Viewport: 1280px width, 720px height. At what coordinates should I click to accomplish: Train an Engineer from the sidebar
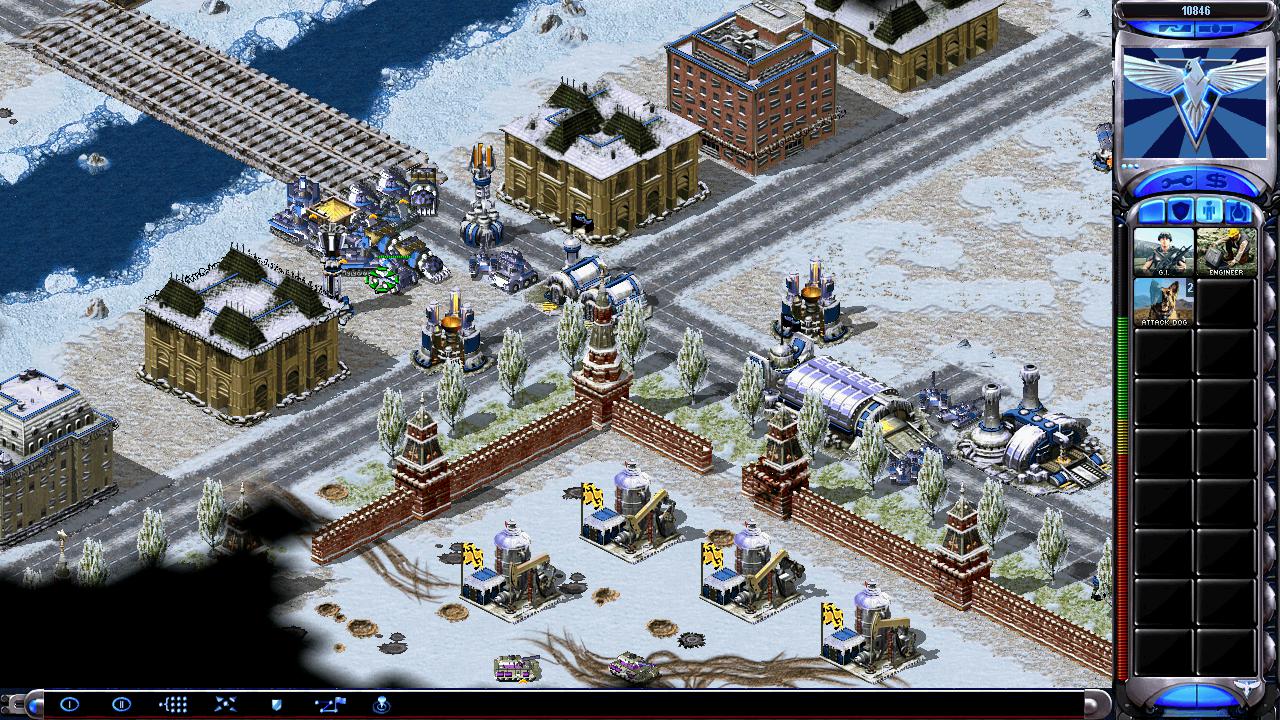(1226, 251)
